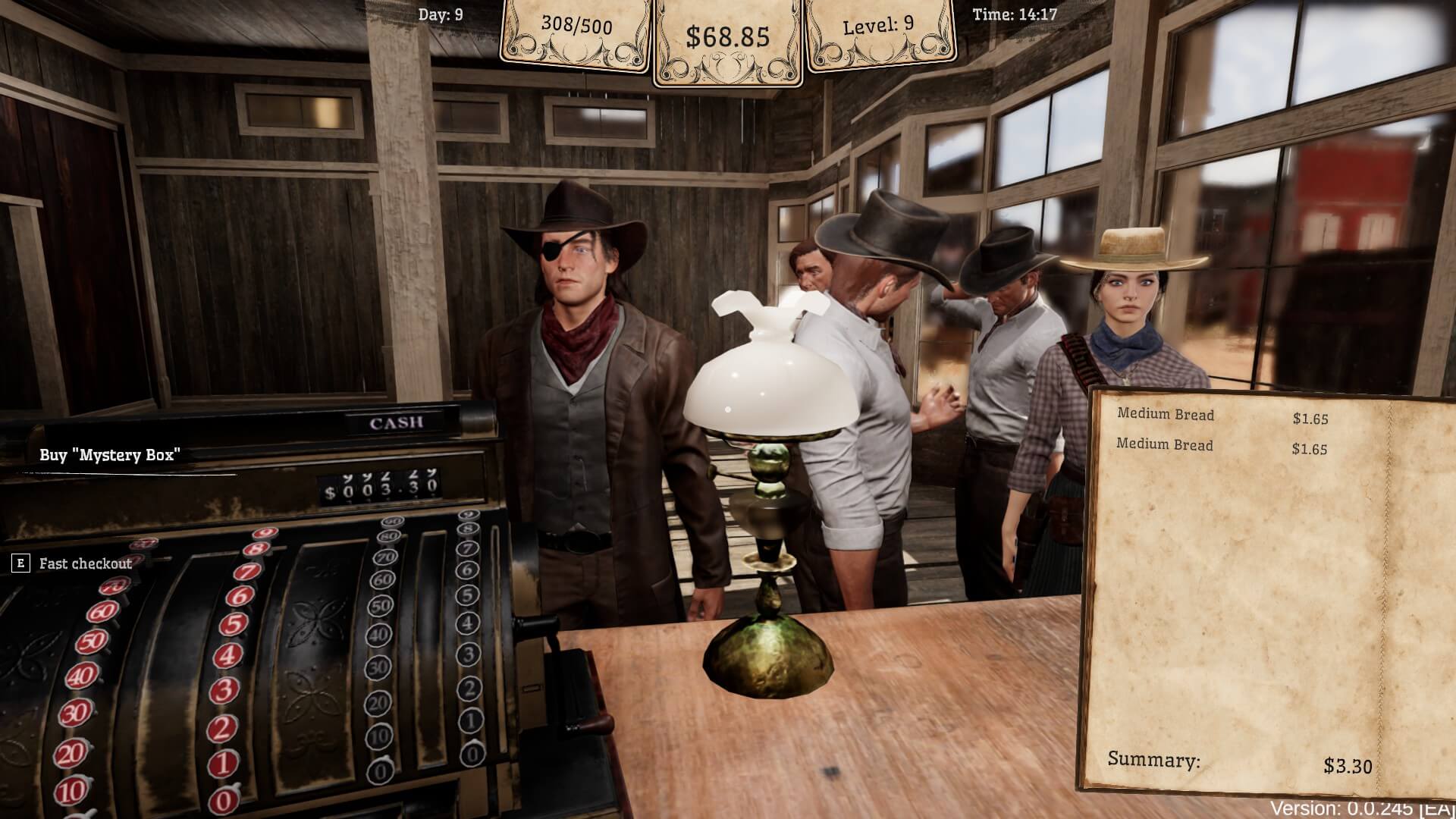Push the black 5 key on the register
Viewport: 1456px width, 819px height.
[469, 596]
